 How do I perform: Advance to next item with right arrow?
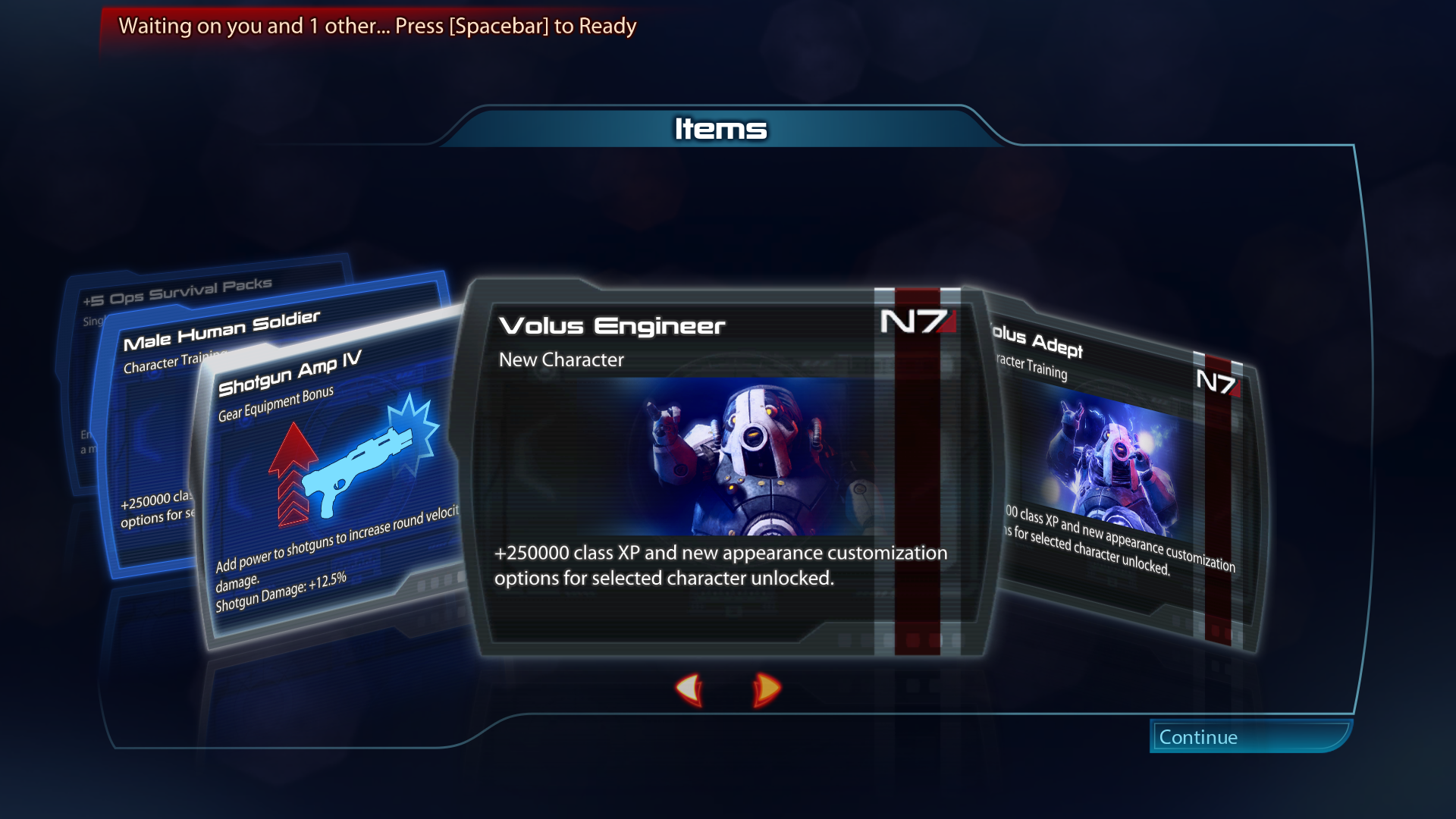tap(766, 689)
